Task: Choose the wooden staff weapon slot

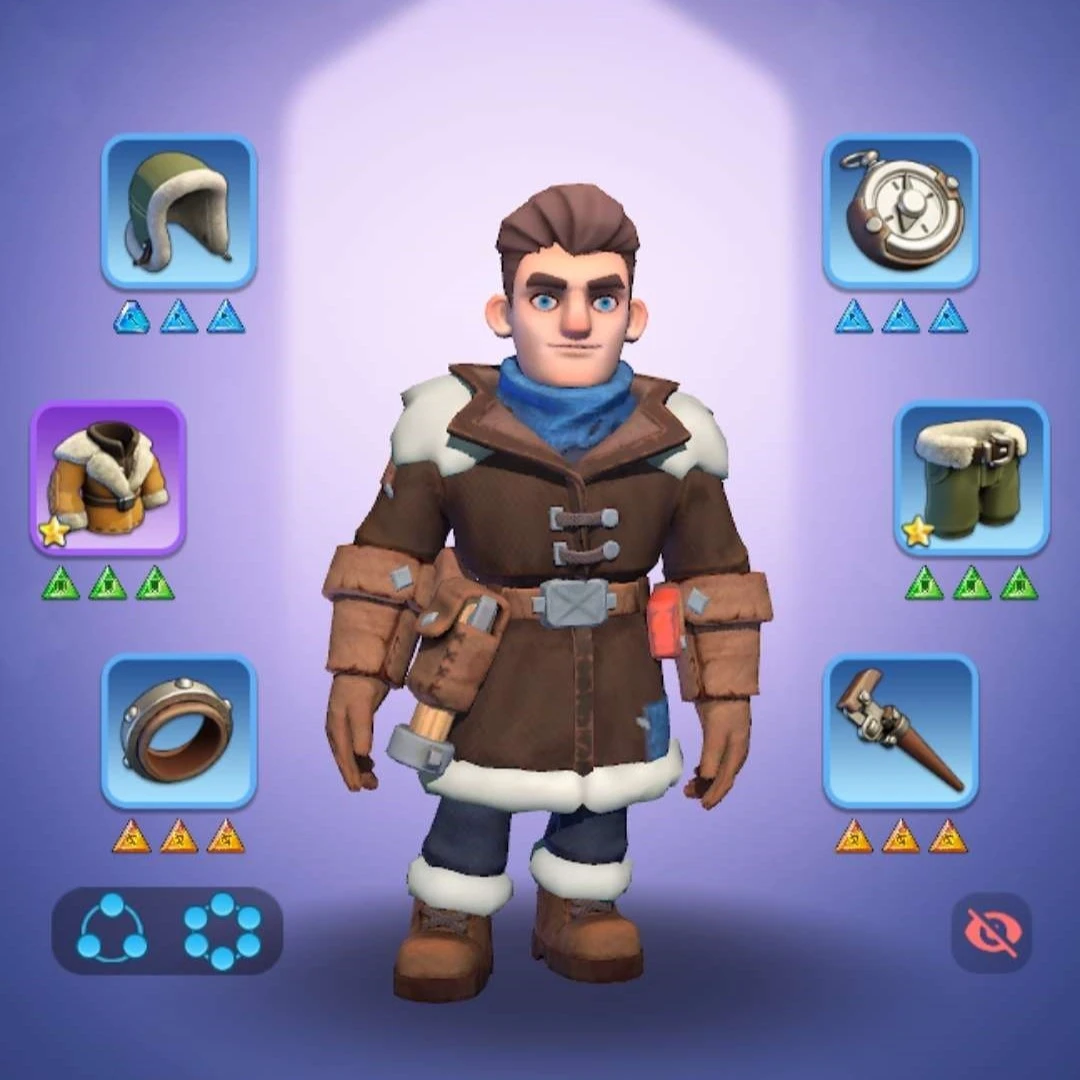Action: 900,731
